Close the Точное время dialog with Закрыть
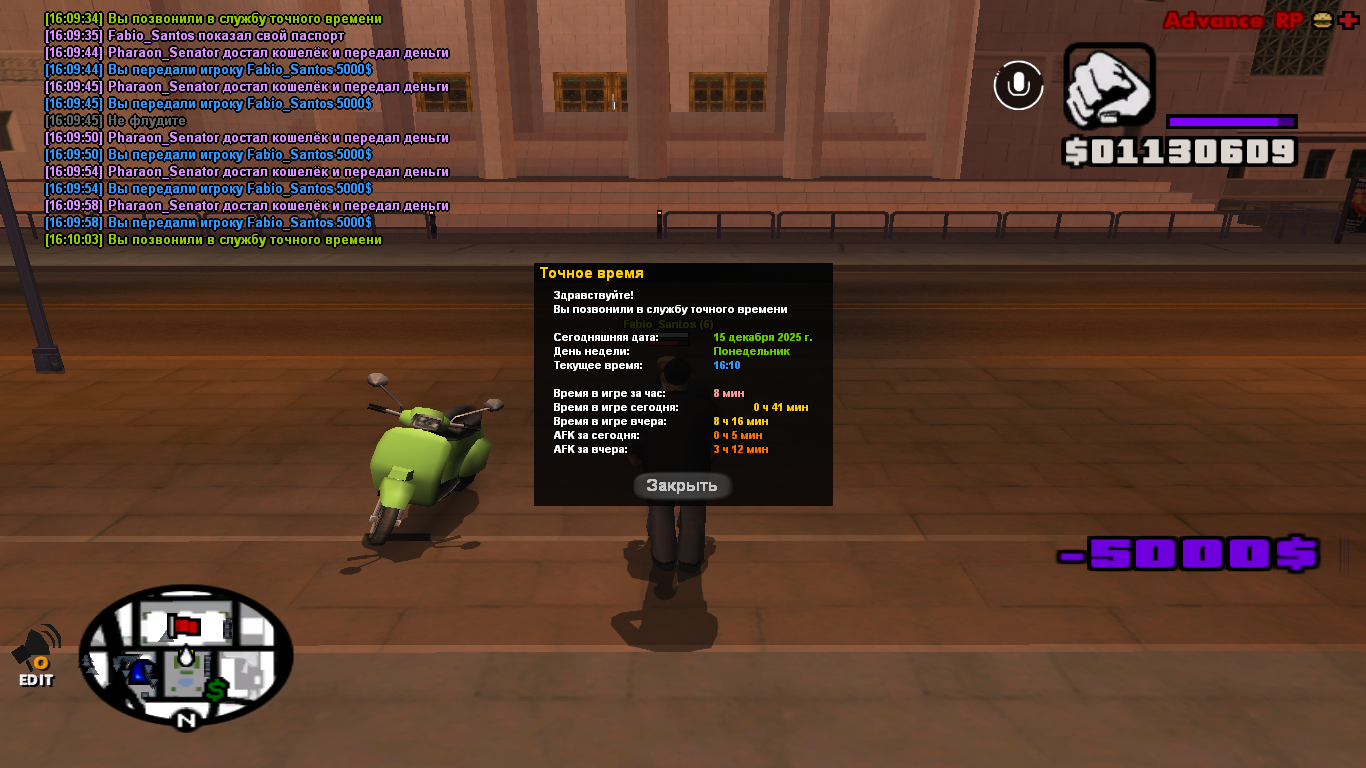The image size is (1366, 768). [x=682, y=486]
